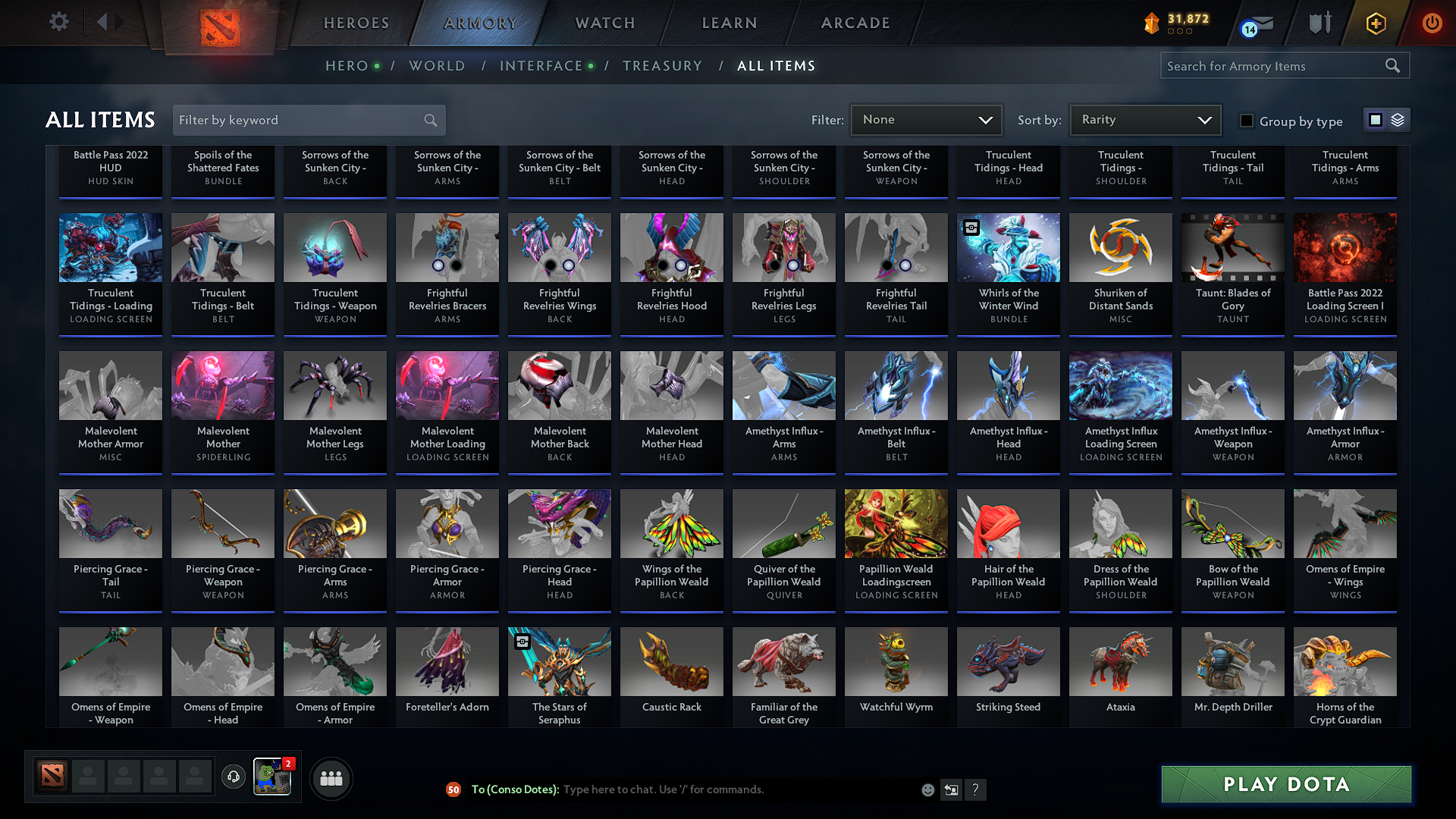Expand the back navigation arrows menu

107,22
